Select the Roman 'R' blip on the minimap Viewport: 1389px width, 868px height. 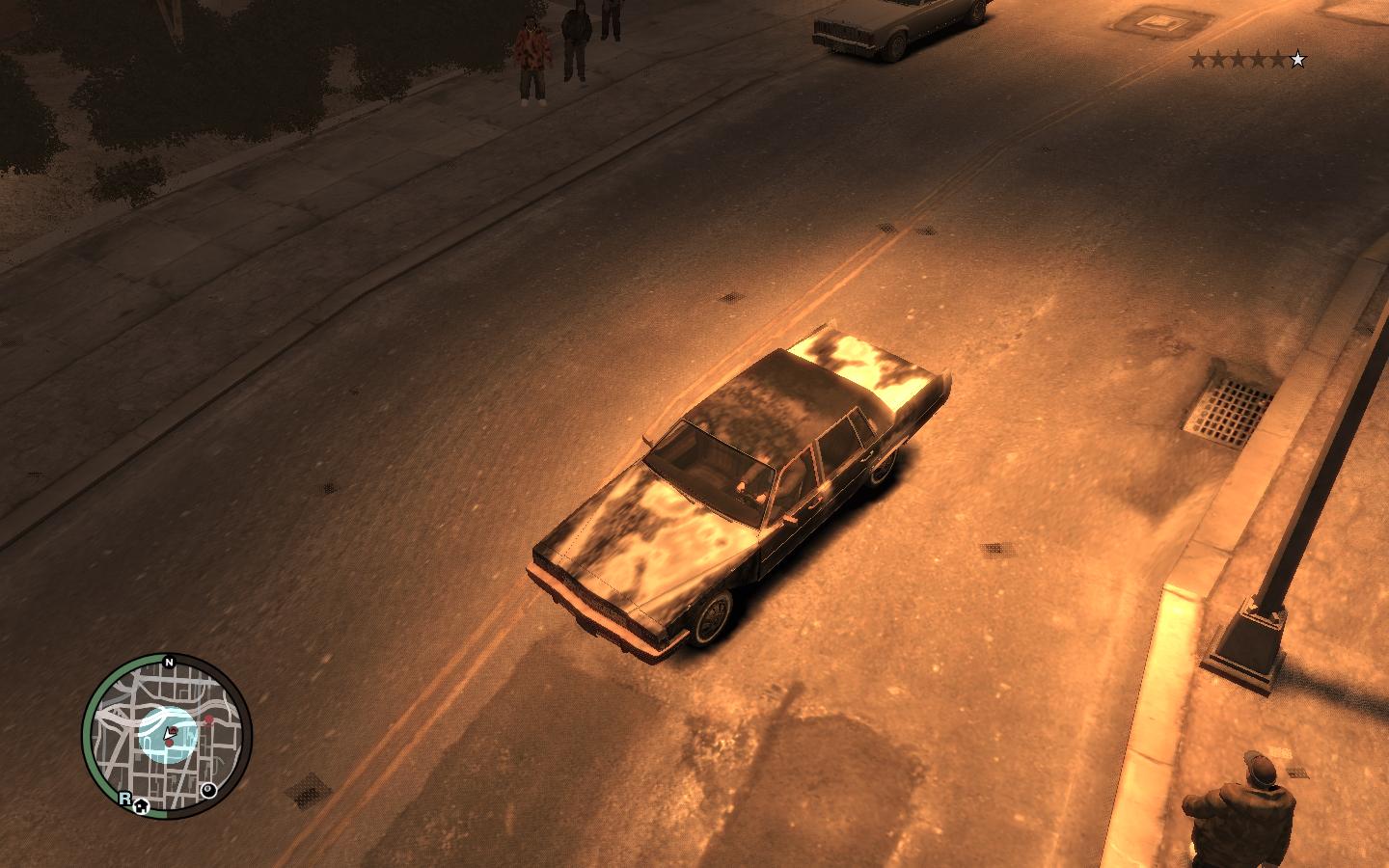[124, 798]
